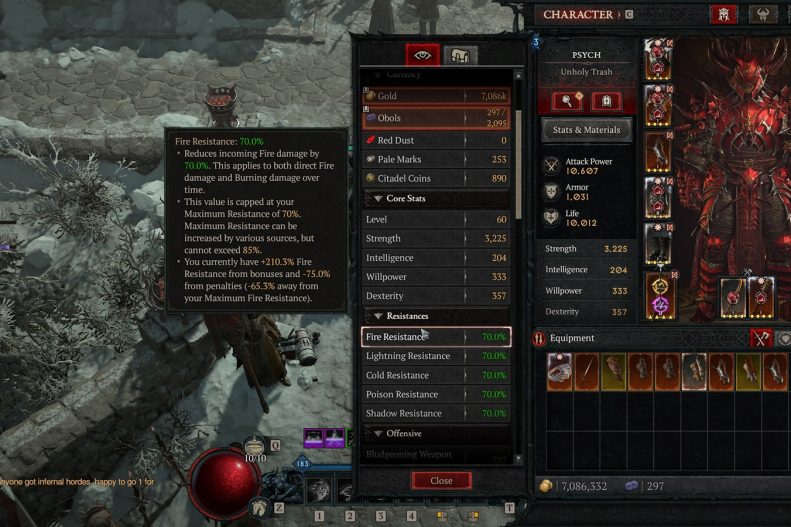Open the materials tab beside the eye tab
Image resolution: width=791 pixels, height=527 pixels.
pos(460,56)
